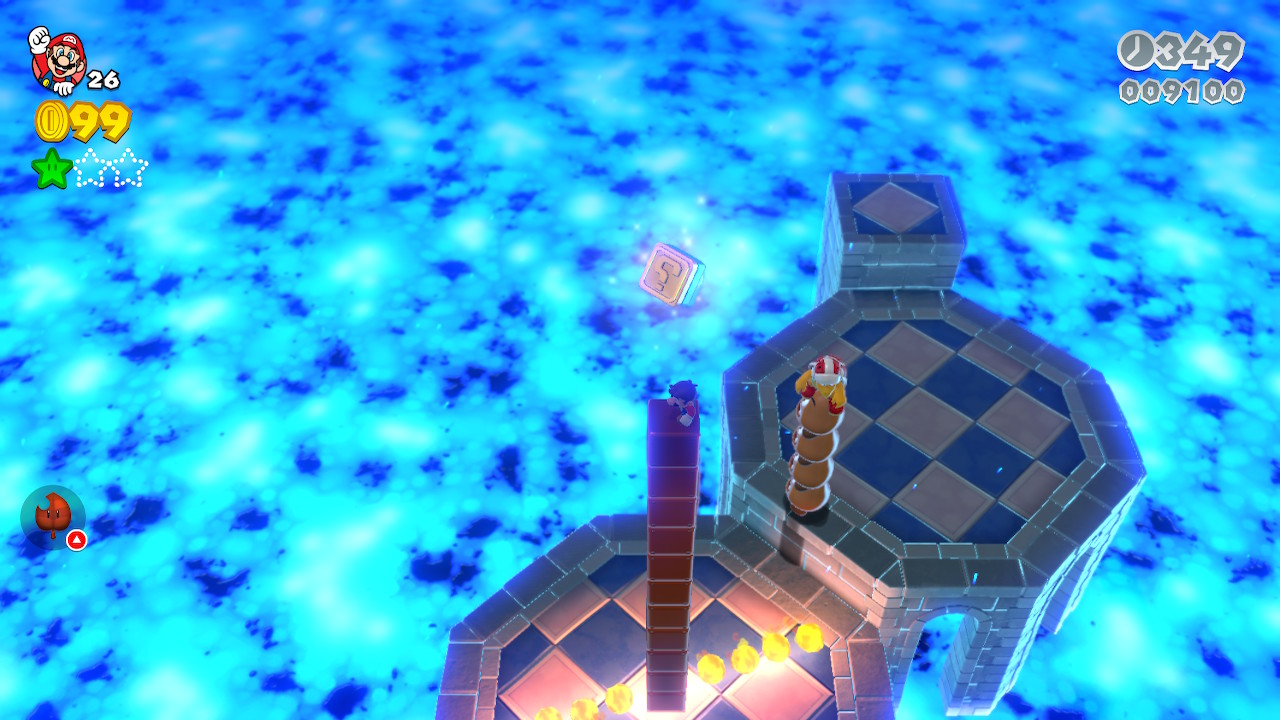Use the stored Super Leaf reserve item

tap(52, 517)
